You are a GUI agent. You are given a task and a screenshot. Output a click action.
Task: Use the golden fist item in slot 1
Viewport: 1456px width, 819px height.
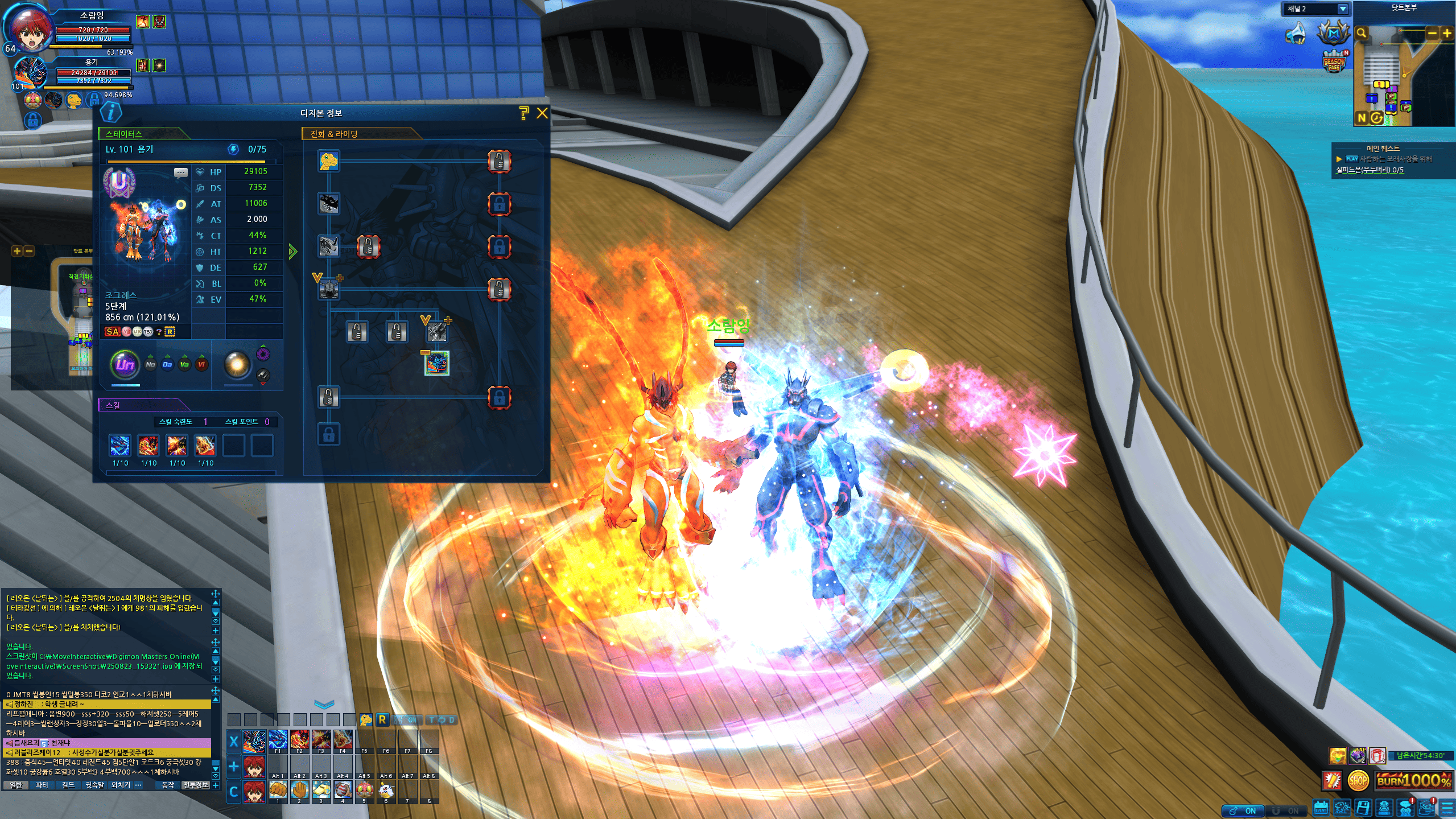click(278, 789)
